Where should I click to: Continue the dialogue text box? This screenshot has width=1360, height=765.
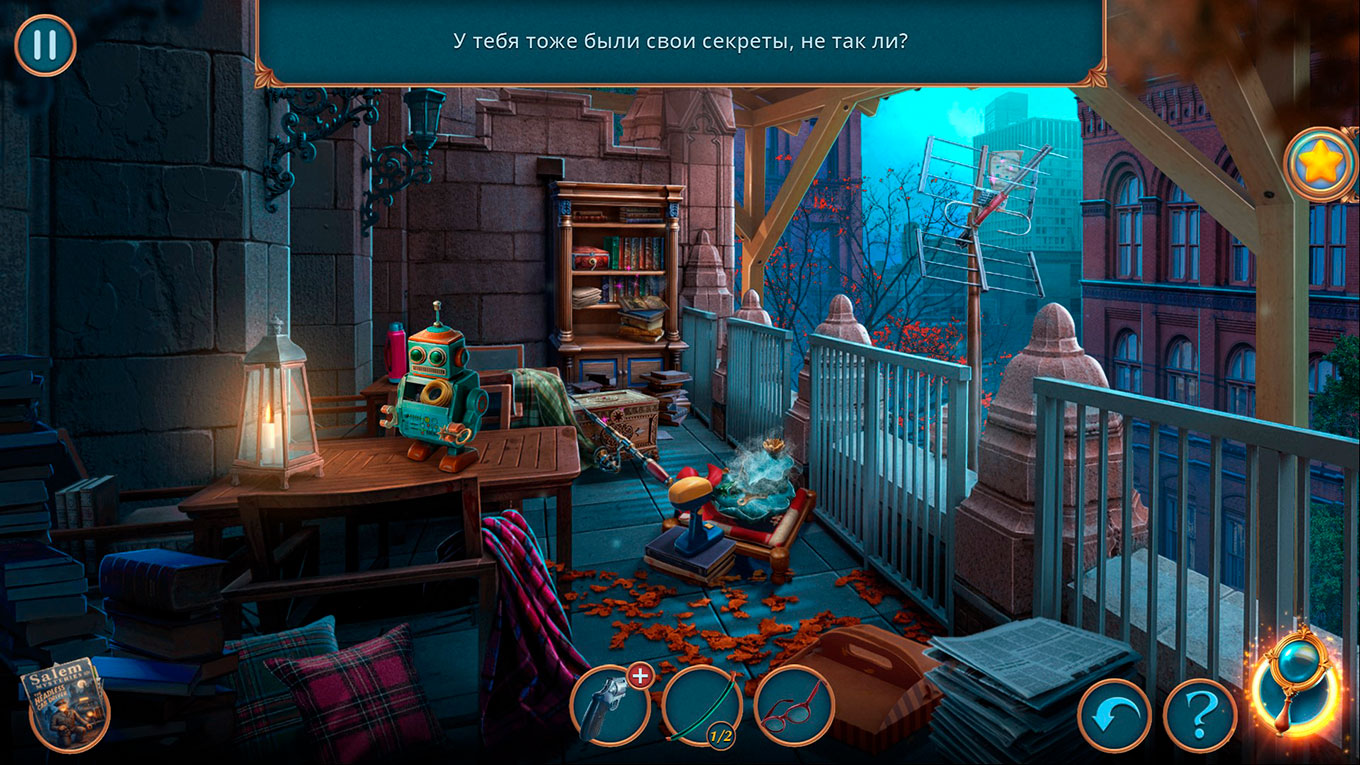click(680, 42)
